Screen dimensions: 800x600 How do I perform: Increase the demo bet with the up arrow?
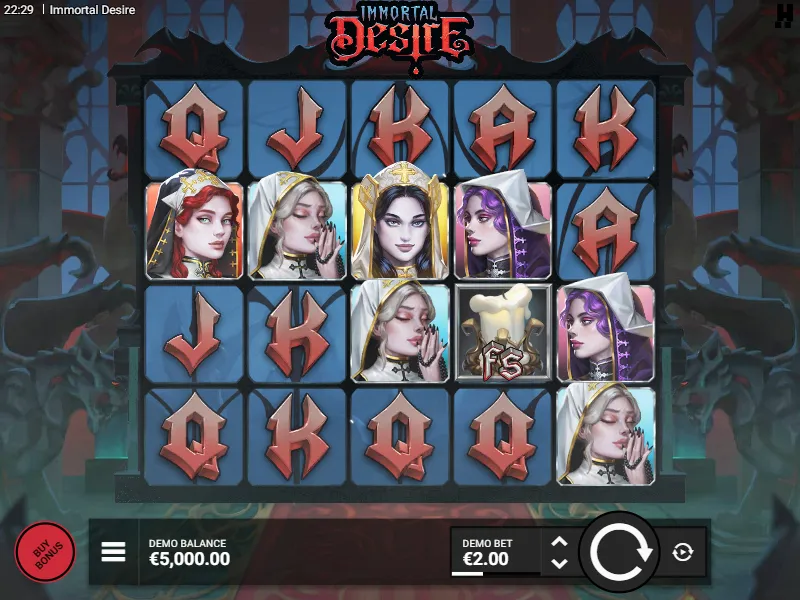(x=560, y=543)
